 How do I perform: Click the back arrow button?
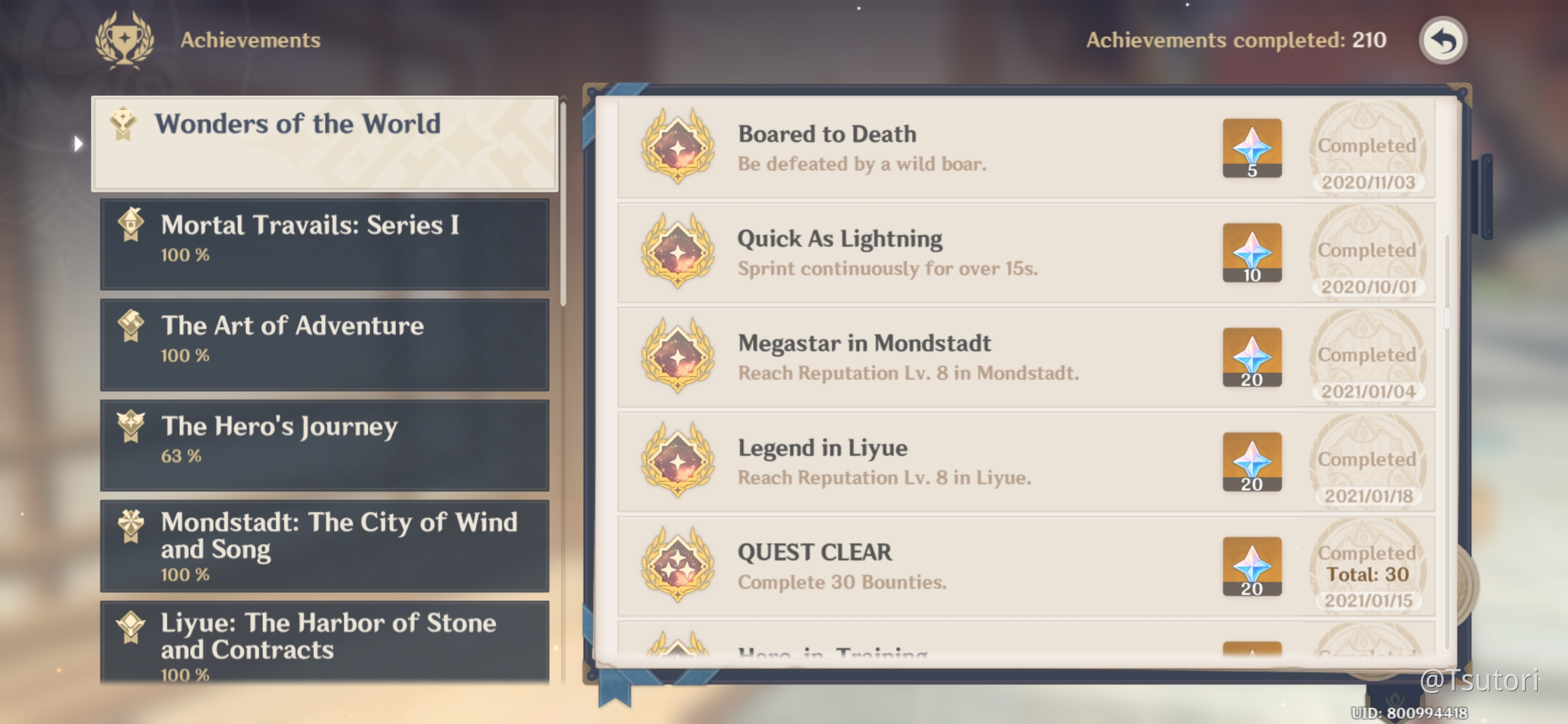tap(1442, 40)
